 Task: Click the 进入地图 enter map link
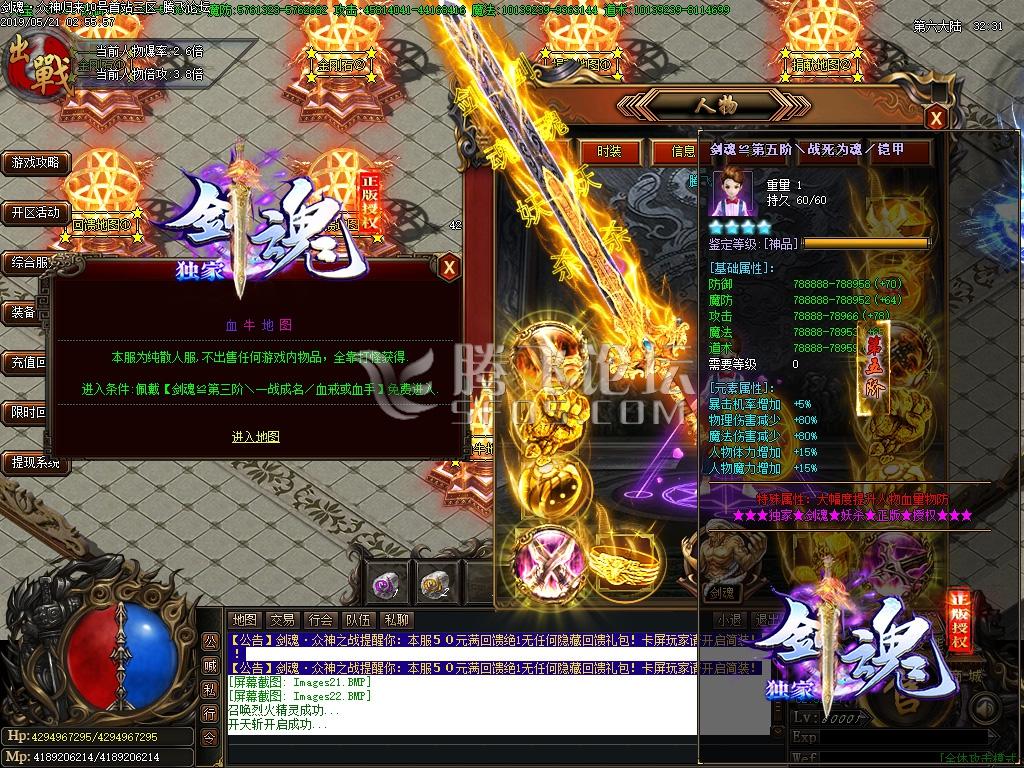(x=256, y=437)
